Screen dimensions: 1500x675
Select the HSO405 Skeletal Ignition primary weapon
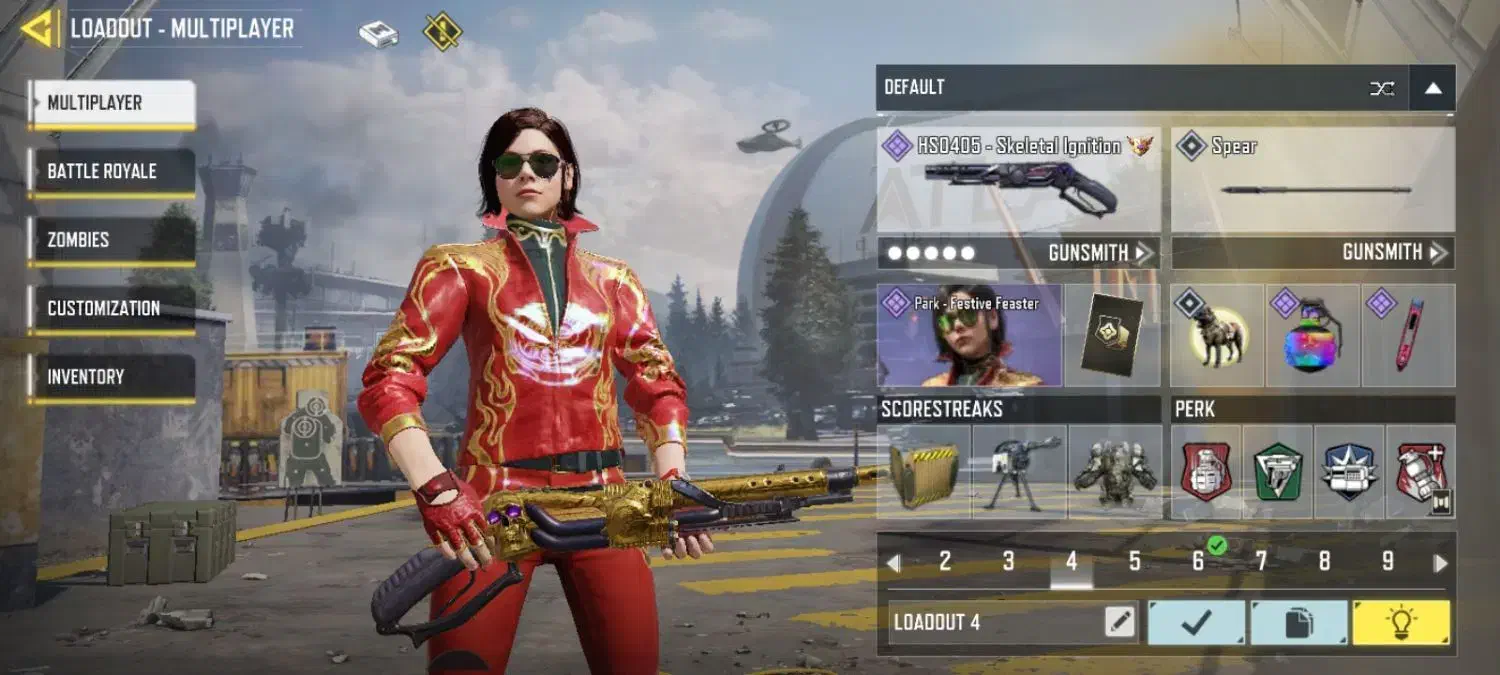1018,181
